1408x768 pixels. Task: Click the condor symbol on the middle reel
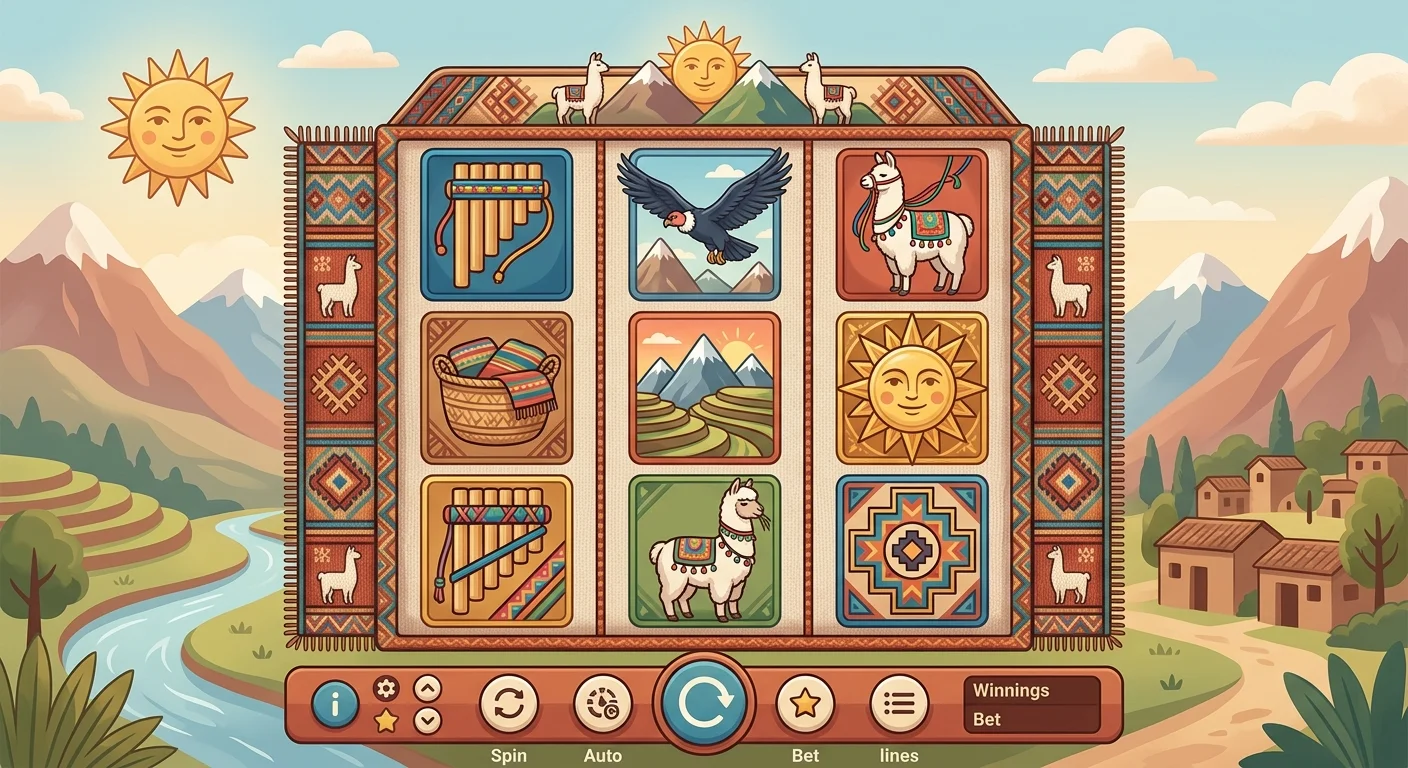coord(703,220)
